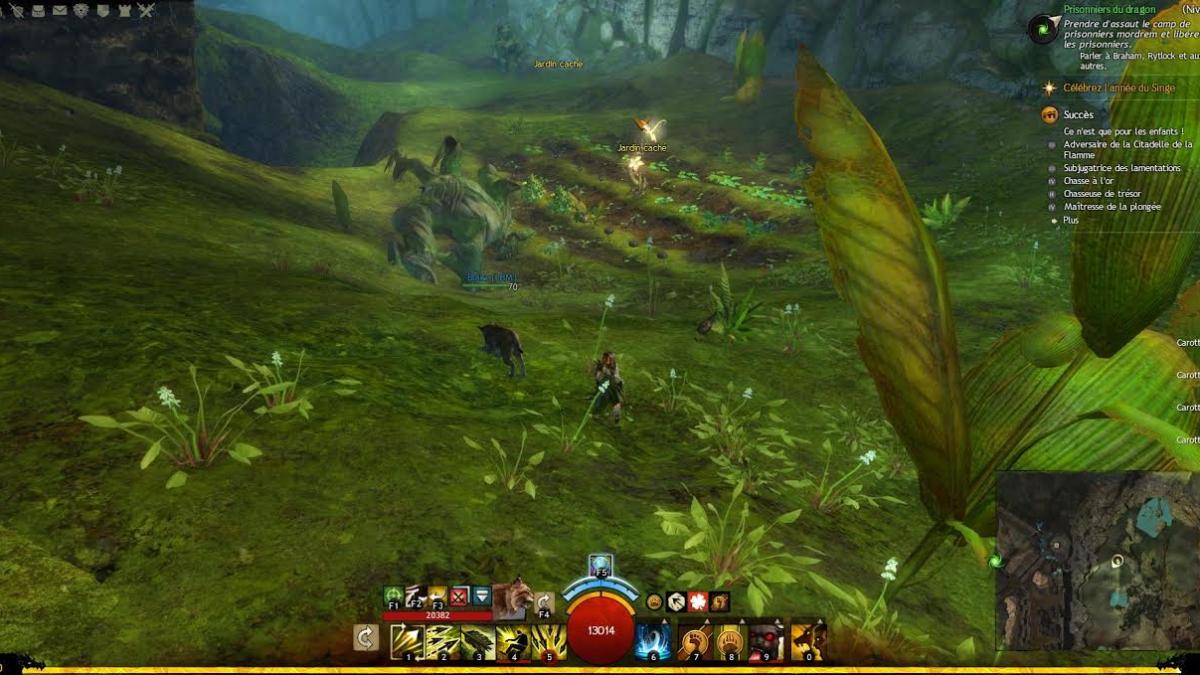Image resolution: width=1200 pixels, height=675 pixels.
Task: Activate the paw signet in slot 8
Action: click(x=731, y=641)
